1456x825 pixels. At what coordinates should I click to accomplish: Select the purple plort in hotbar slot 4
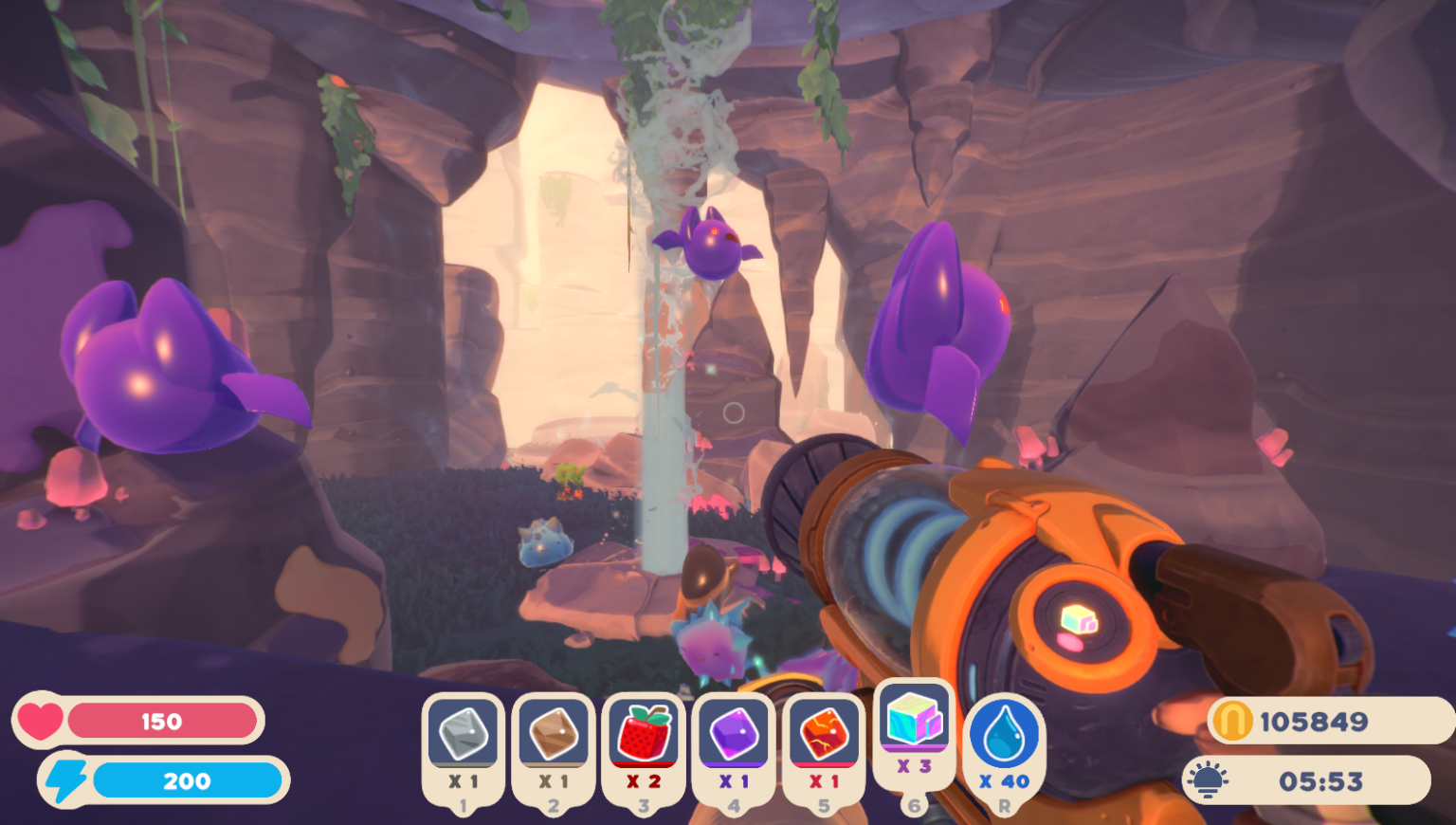[734, 735]
